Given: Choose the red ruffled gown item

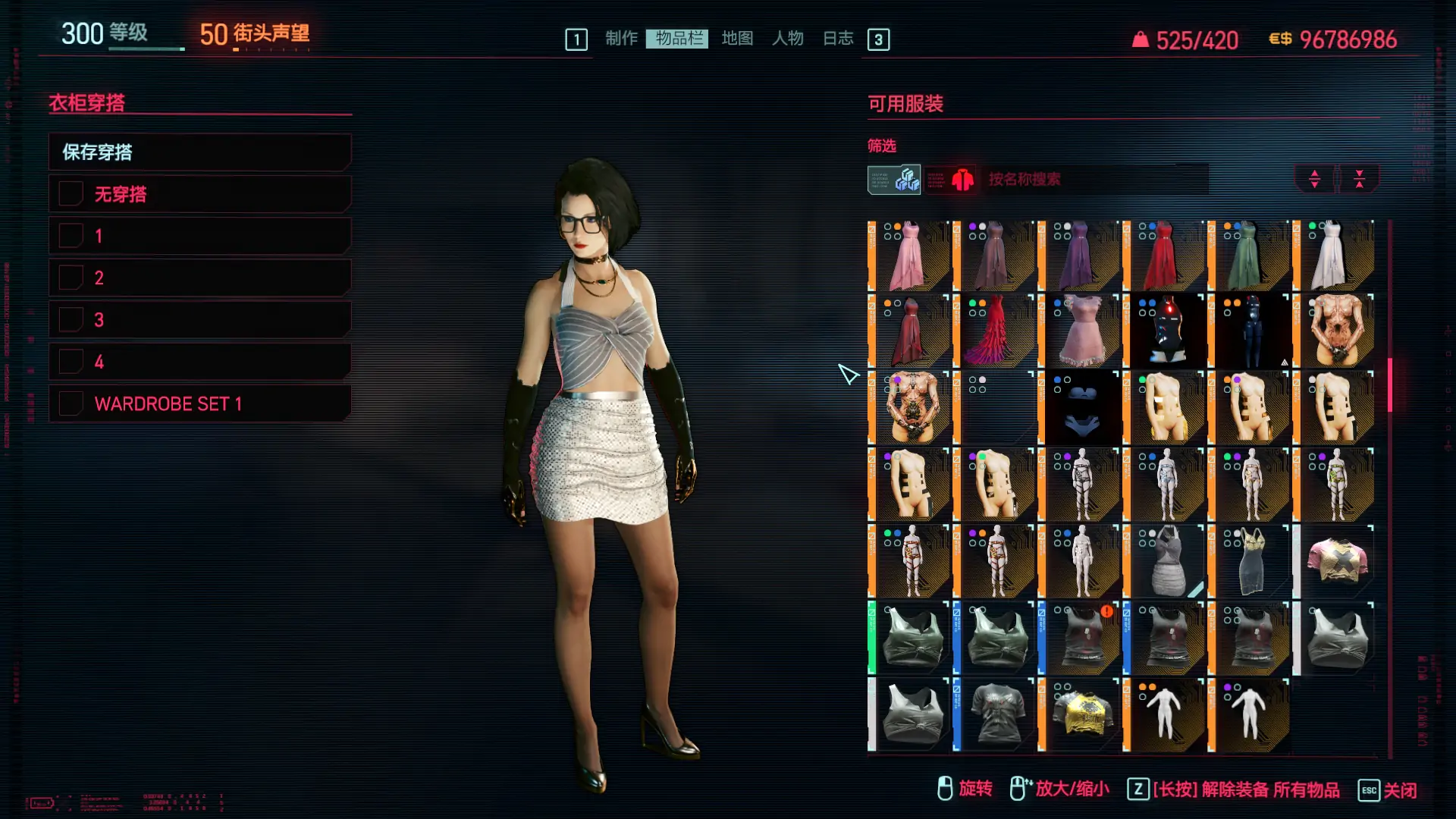Looking at the screenshot, I should [x=994, y=332].
